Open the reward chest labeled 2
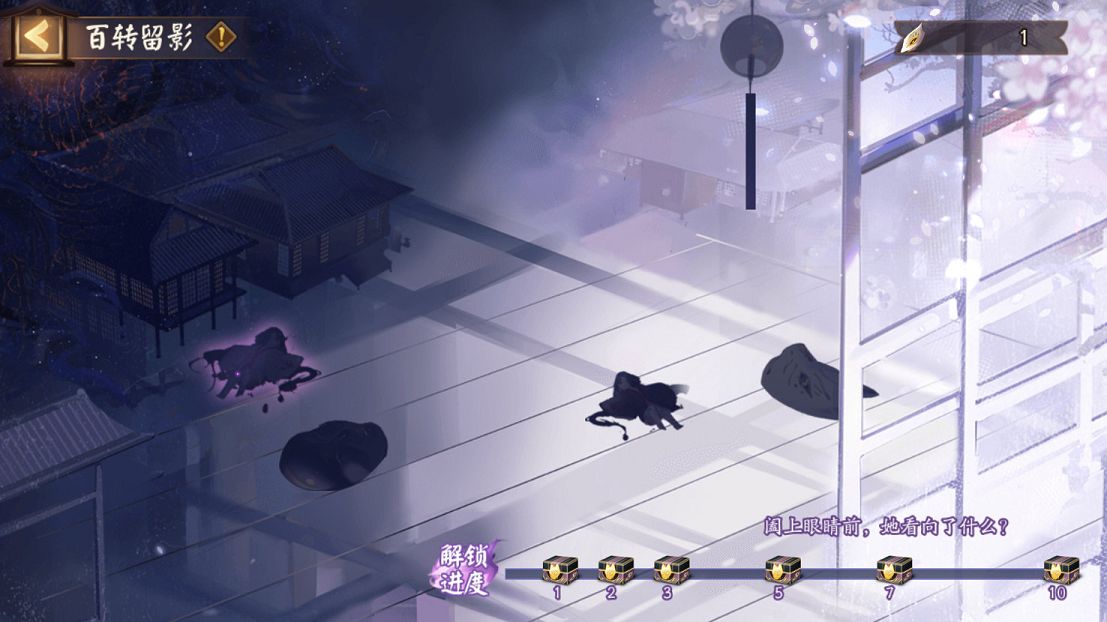This screenshot has height=622, width=1107. pos(612,571)
